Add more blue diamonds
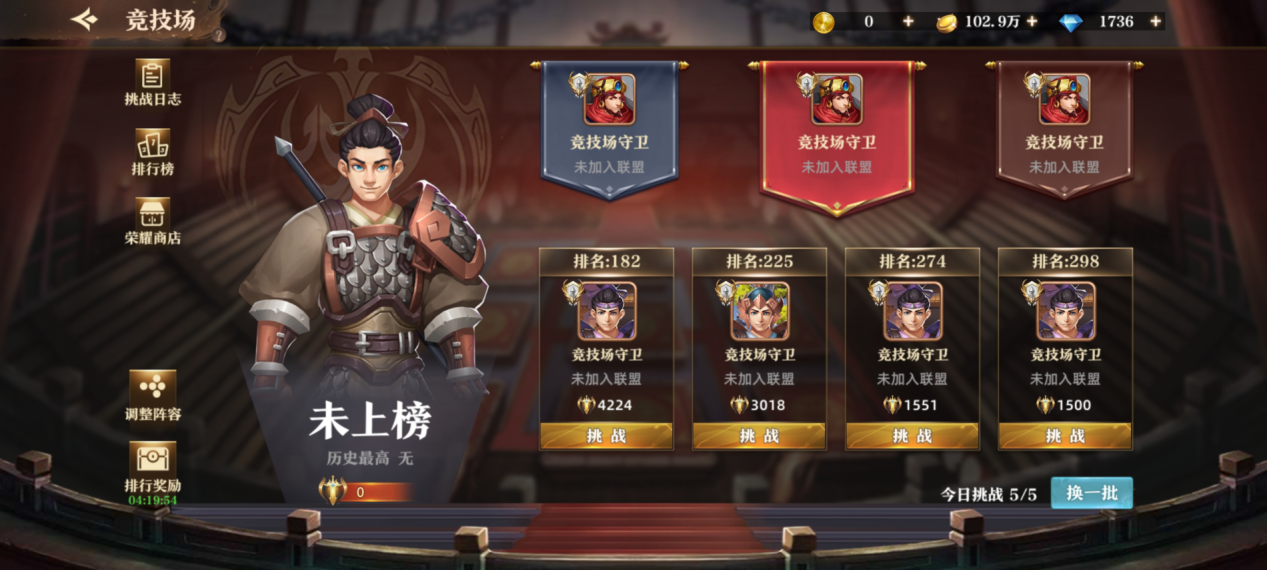 pos(1155,21)
